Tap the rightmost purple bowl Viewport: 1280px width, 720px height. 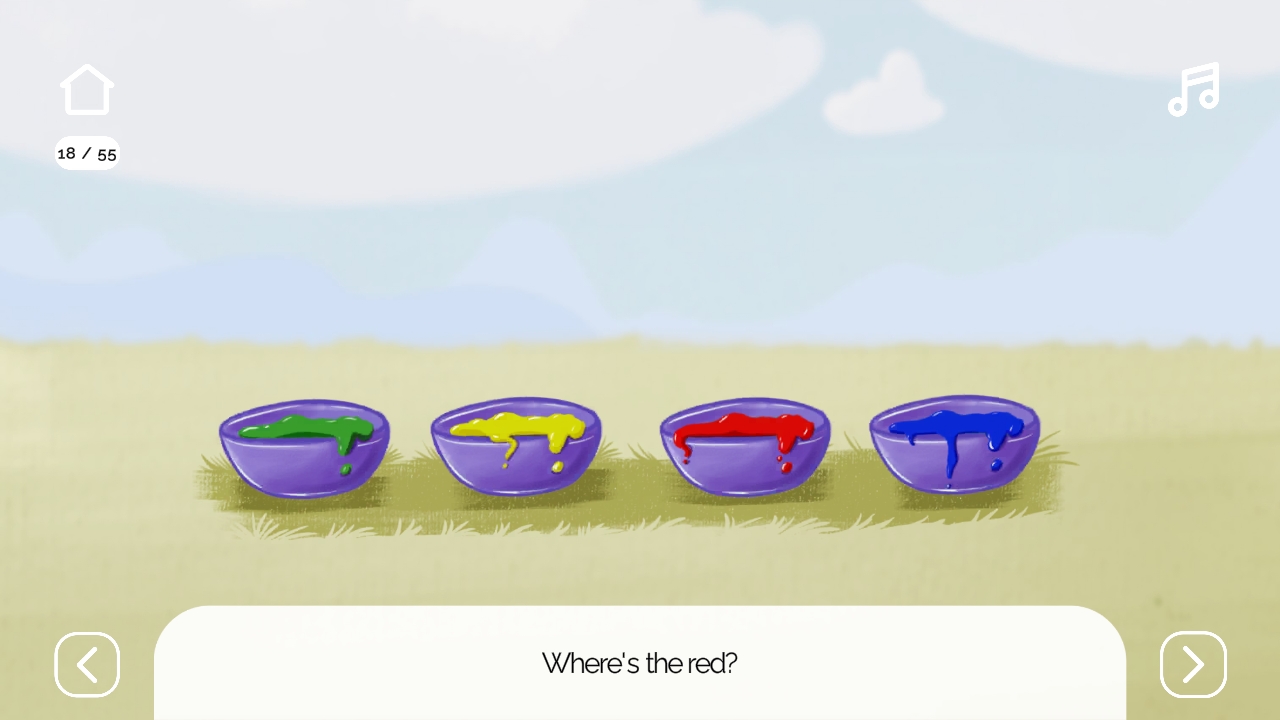pyautogui.click(x=955, y=445)
